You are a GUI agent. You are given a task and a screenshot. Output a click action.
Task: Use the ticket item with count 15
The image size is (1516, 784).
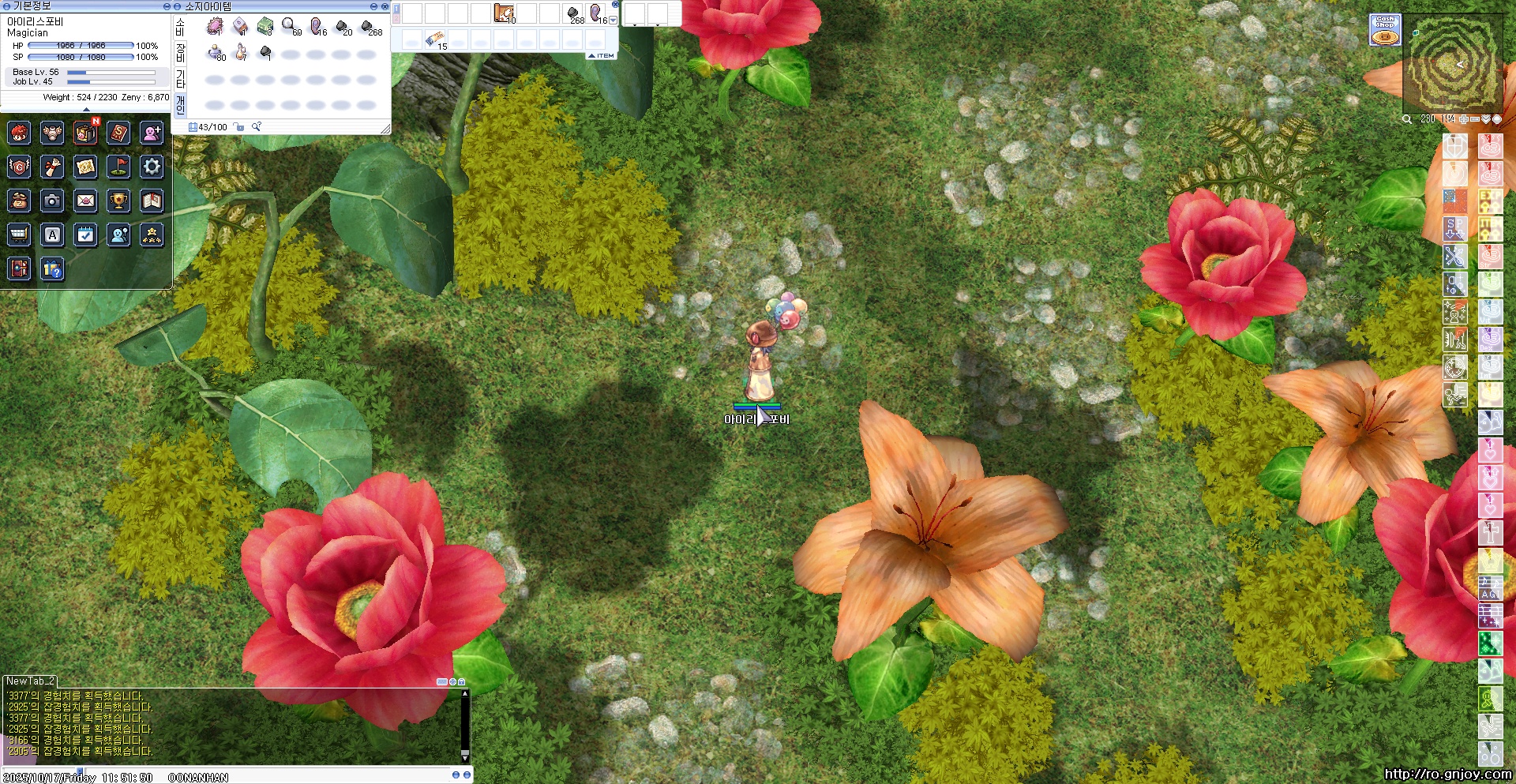click(435, 39)
